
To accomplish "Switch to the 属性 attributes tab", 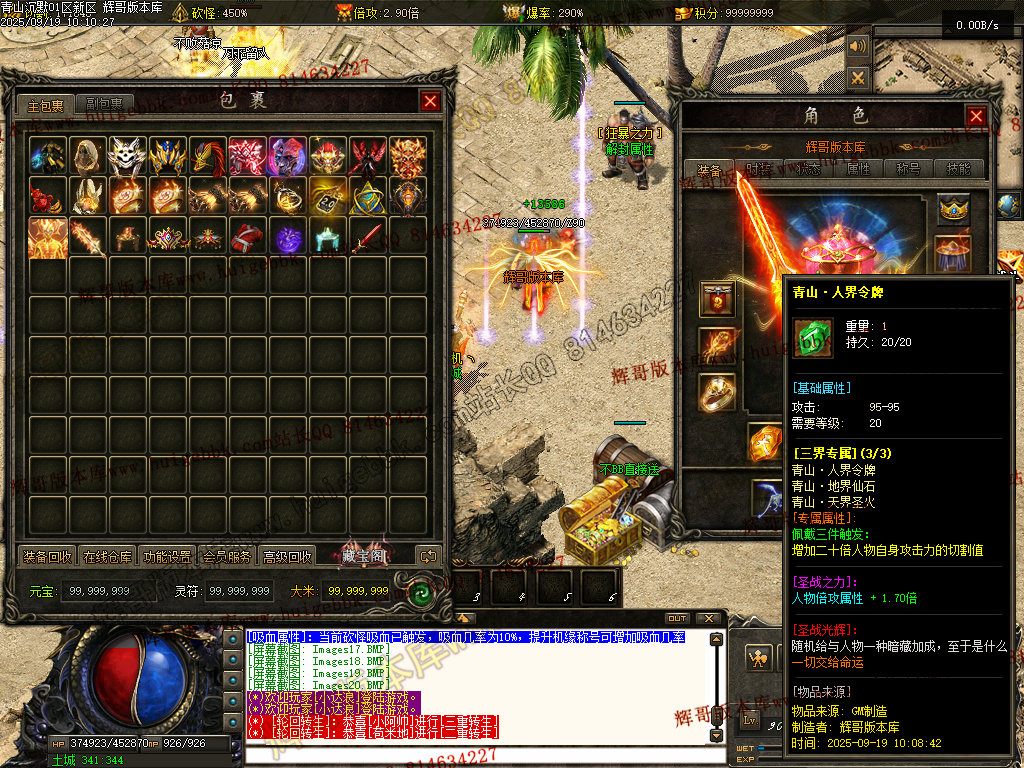I will [859, 170].
